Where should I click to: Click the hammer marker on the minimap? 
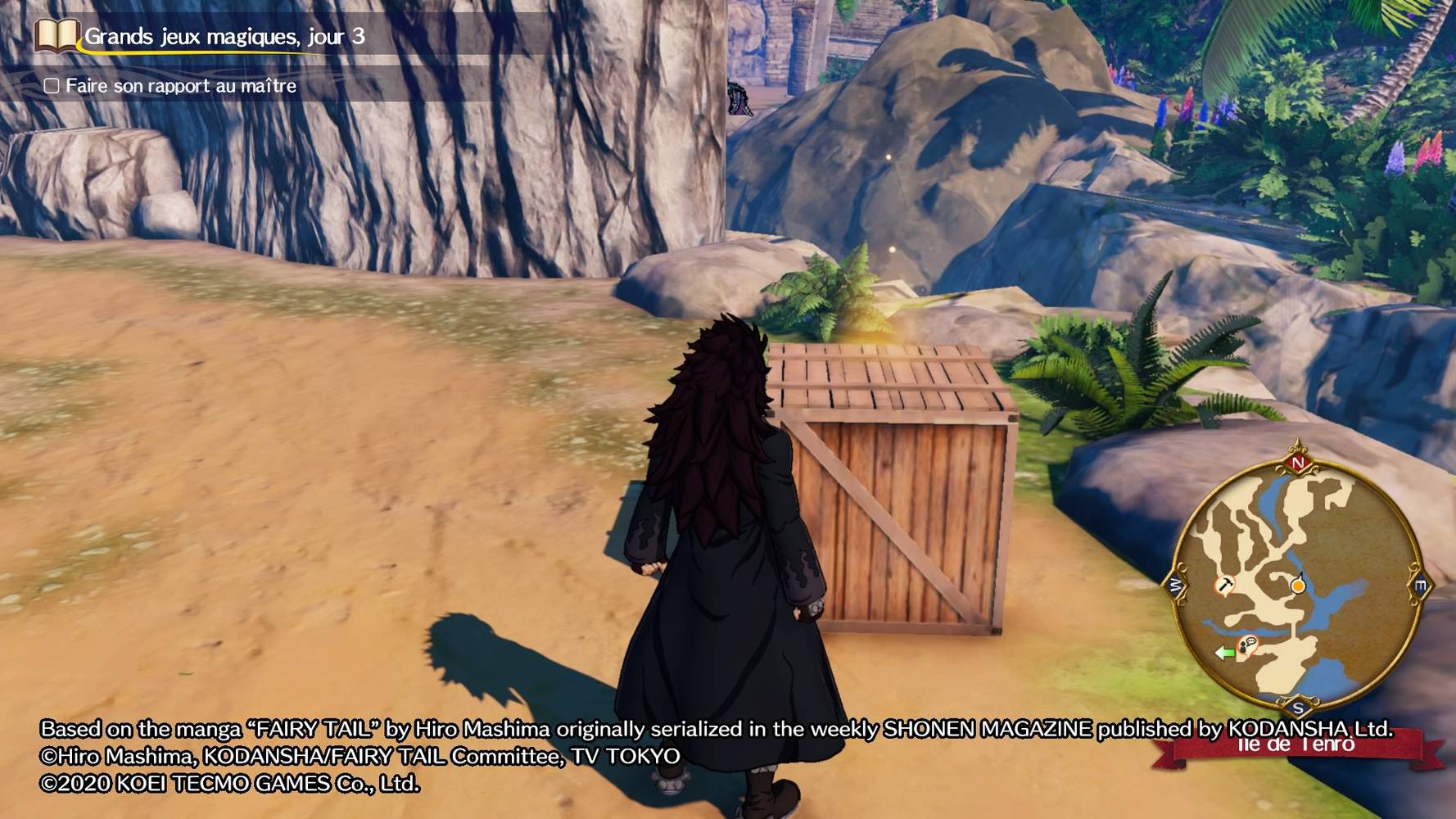click(x=1224, y=585)
